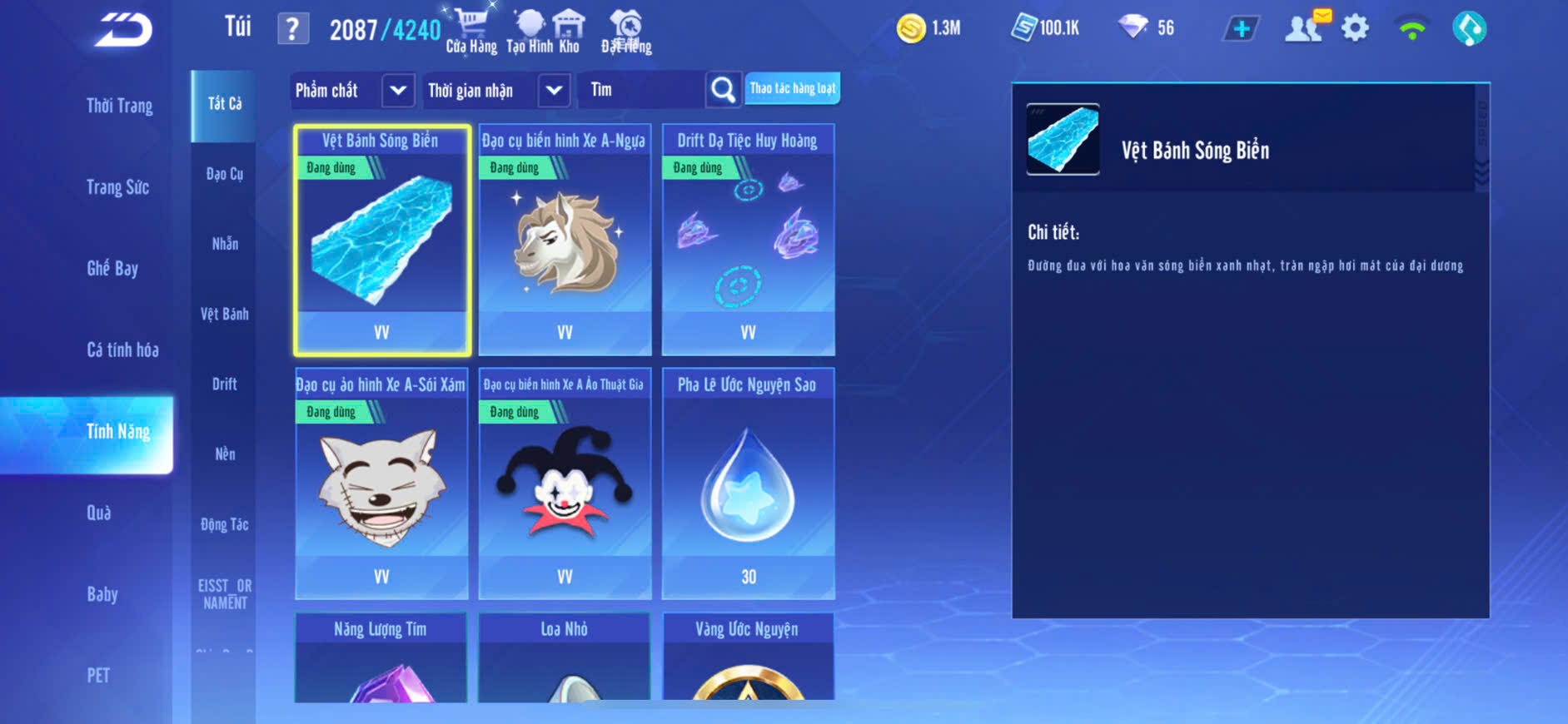Expand the Phẩm chất dropdown
Screen dimensions: 1568x724
[397, 90]
